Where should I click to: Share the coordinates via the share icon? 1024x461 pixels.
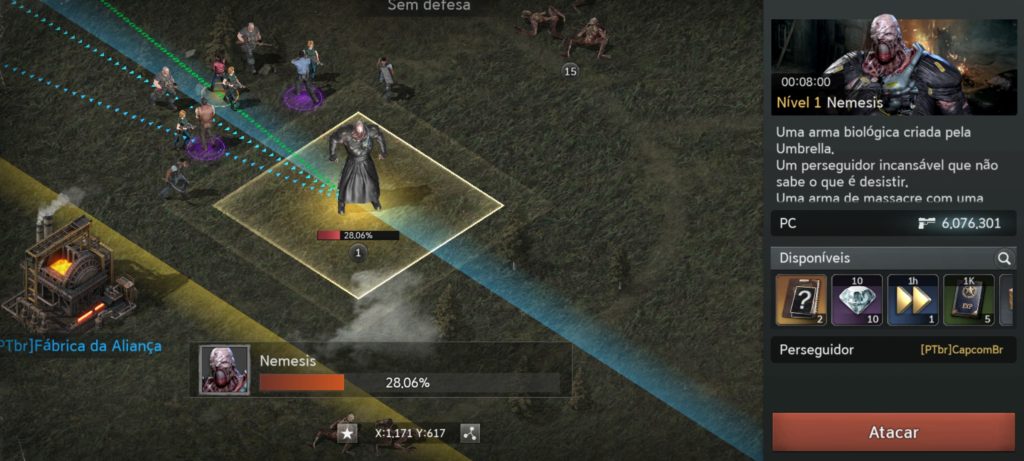[x=470, y=433]
